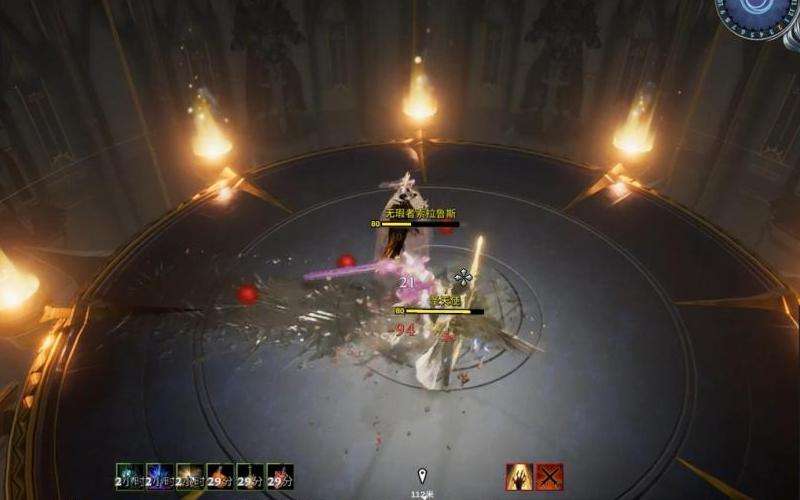The width and height of the screenshot is (800, 500).
Task: Activate the glowing hand ability icon
Action: (519, 476)
